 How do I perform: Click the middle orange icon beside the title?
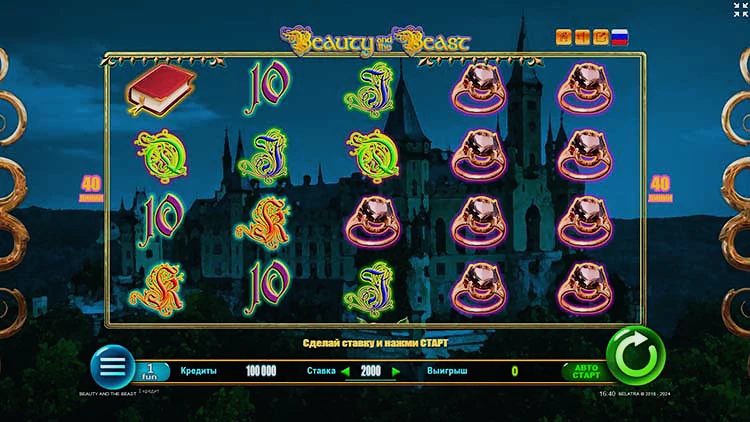pyautogui.click(x=582, y=37)
